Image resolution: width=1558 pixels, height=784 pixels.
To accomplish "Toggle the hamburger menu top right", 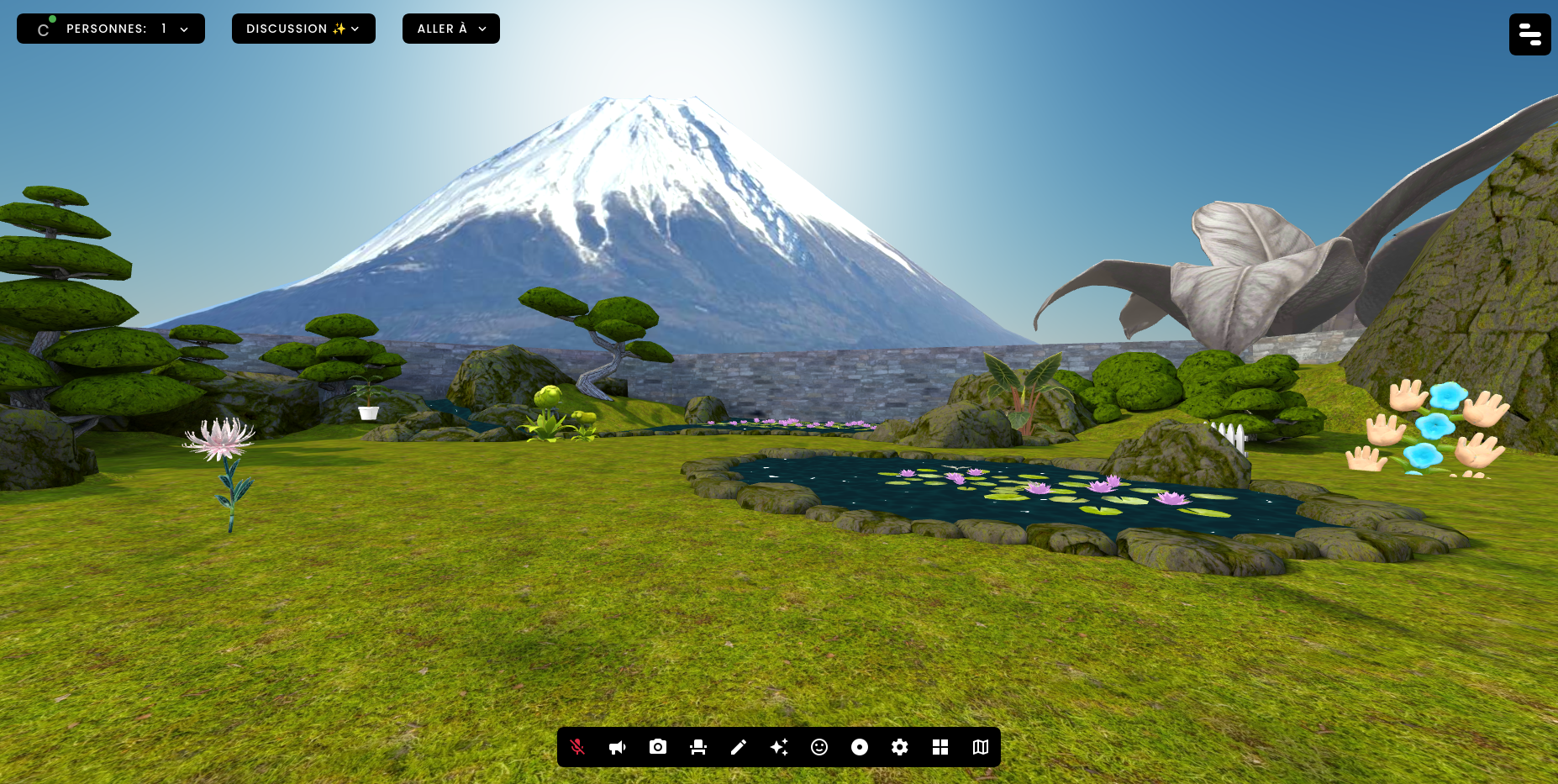I will click(x=1529, y=34).
